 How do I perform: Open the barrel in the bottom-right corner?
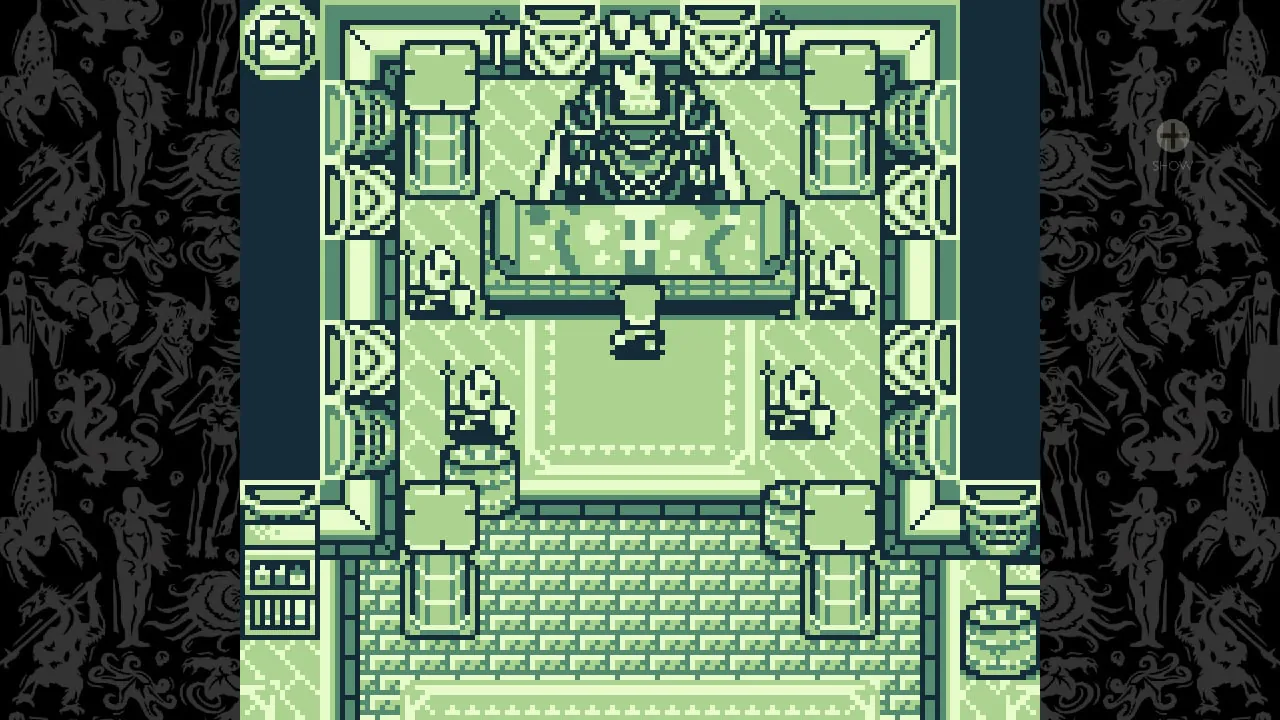pyautogui.click(x=1000, y=628)
